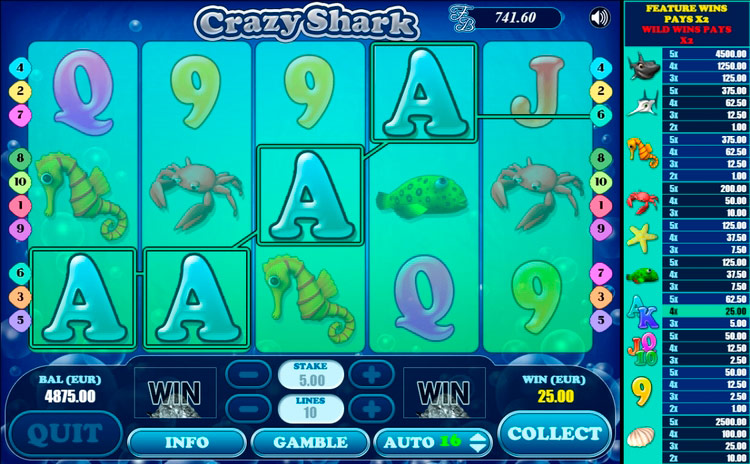Show the Info paytable screen
Viewport: 750px width, 464px height.
186,441
